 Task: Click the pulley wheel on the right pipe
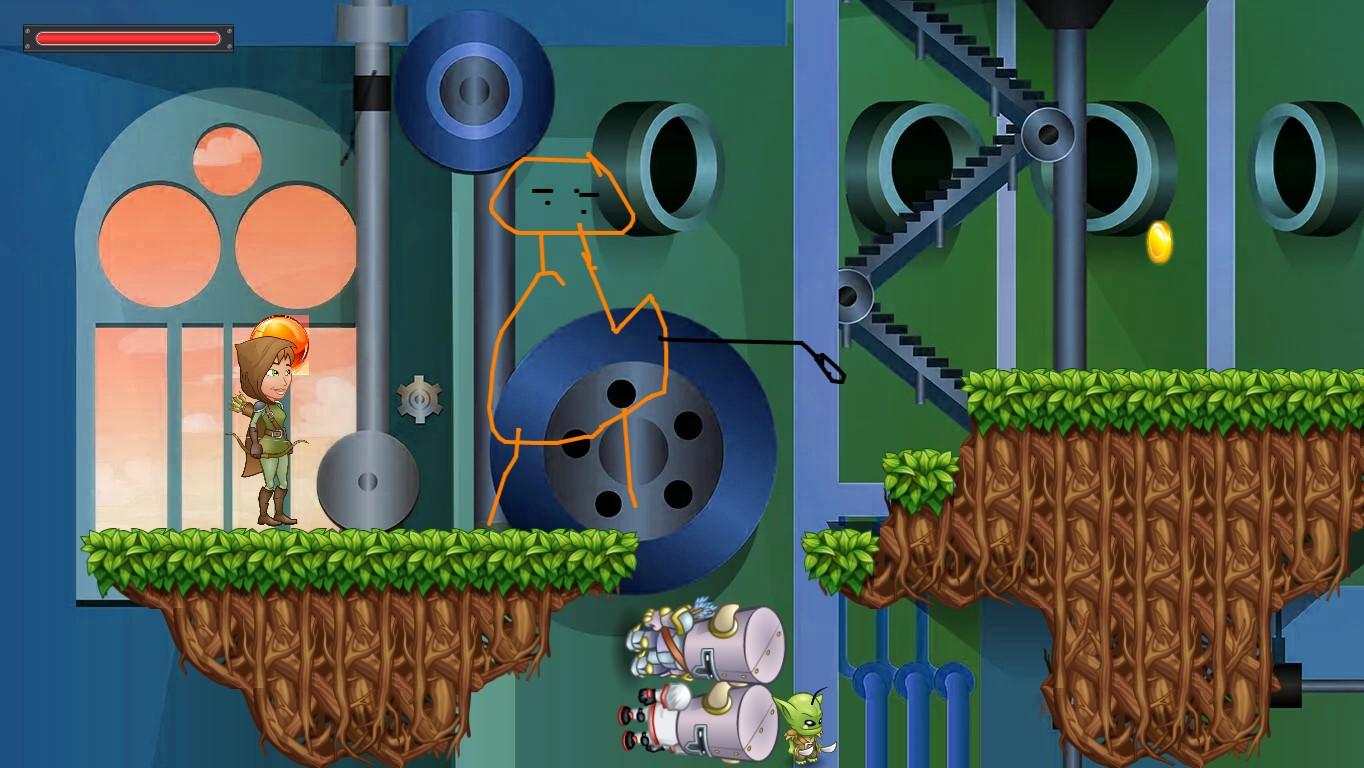pyautogui.click(x=1048, y=135)
